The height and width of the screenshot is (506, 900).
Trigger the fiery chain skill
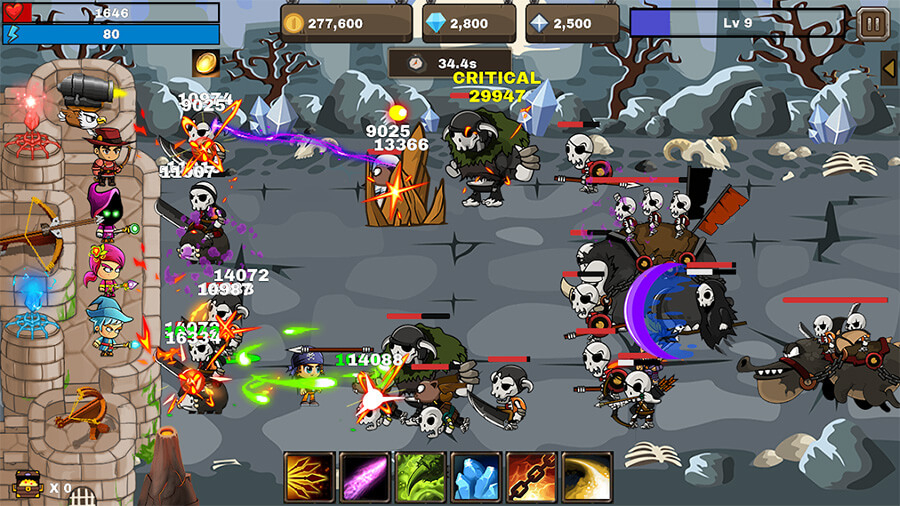click(x=531, y=476)
